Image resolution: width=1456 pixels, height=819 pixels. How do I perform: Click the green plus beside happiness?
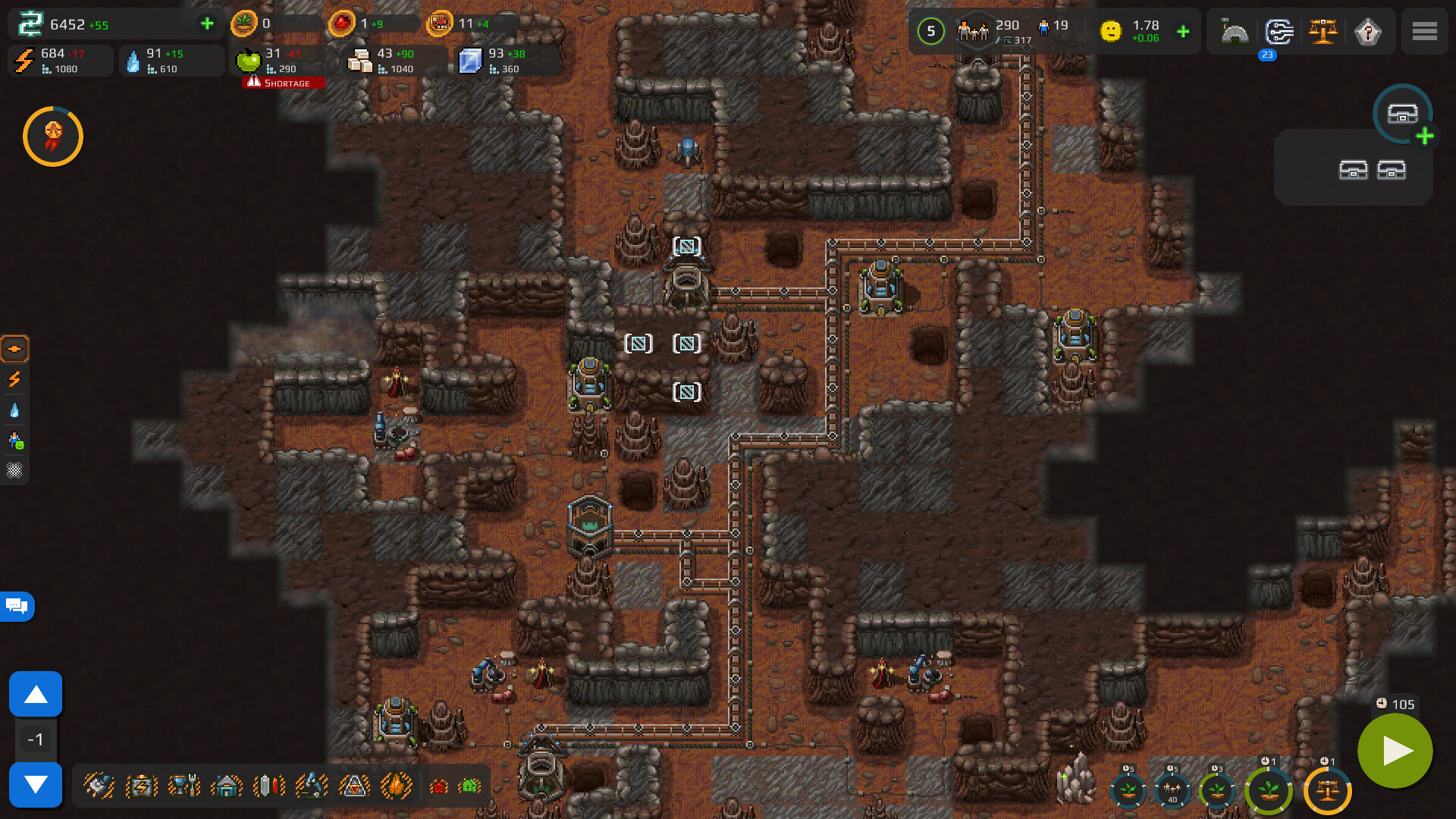[1183, 32]
